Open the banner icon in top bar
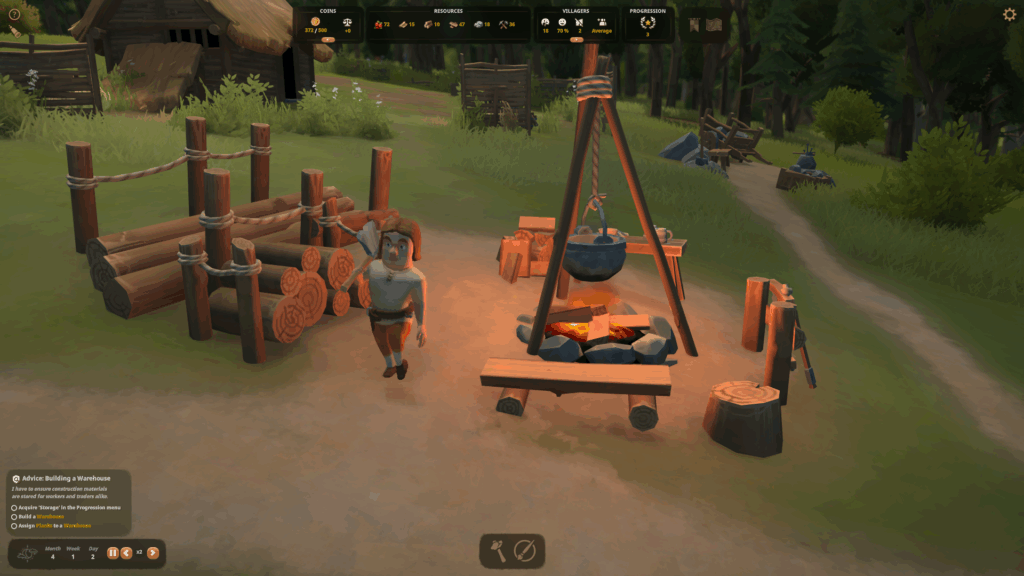Screen dimensions: 1024x576 click(696, 24)
